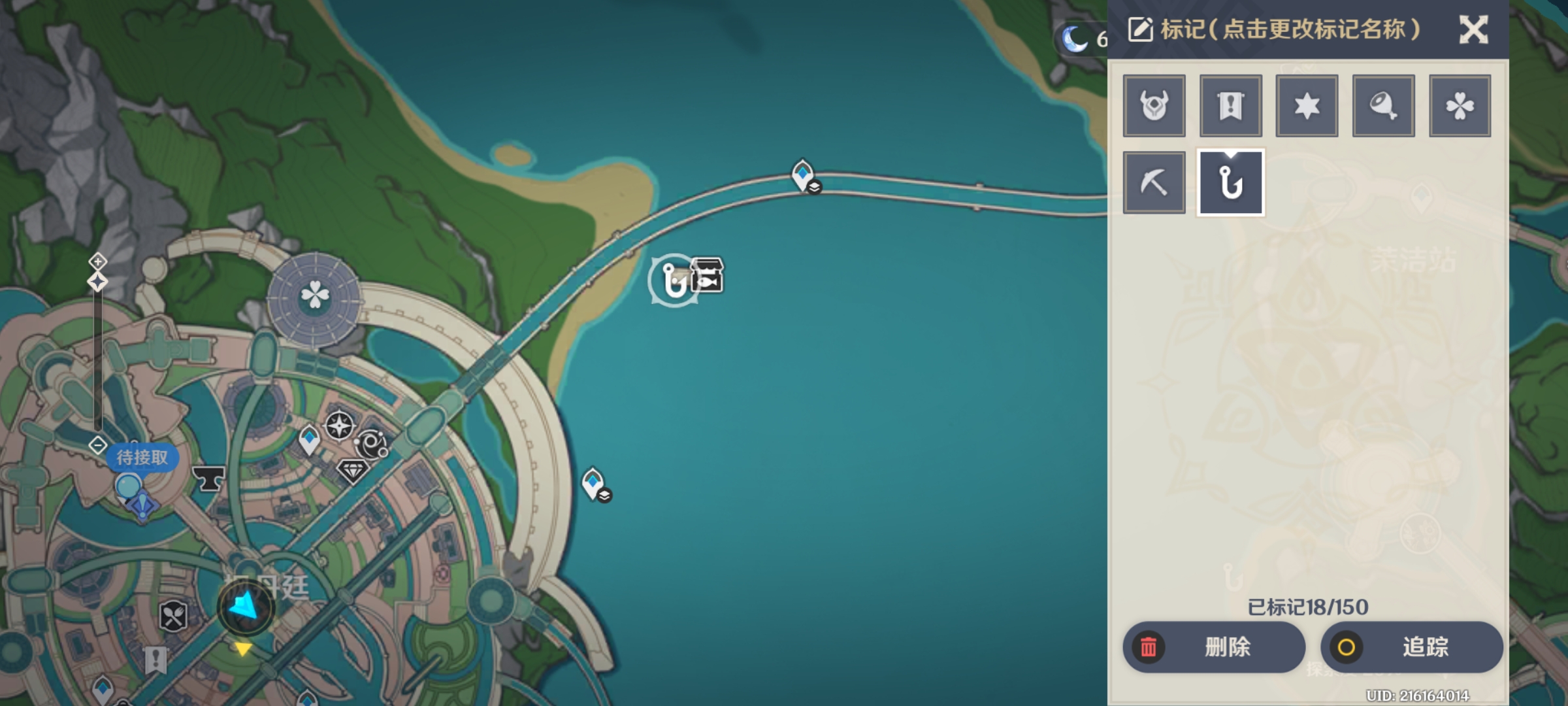Zoom in the map with plus button
Viewport: 1568px width, 706px height.
click(97, 262)
